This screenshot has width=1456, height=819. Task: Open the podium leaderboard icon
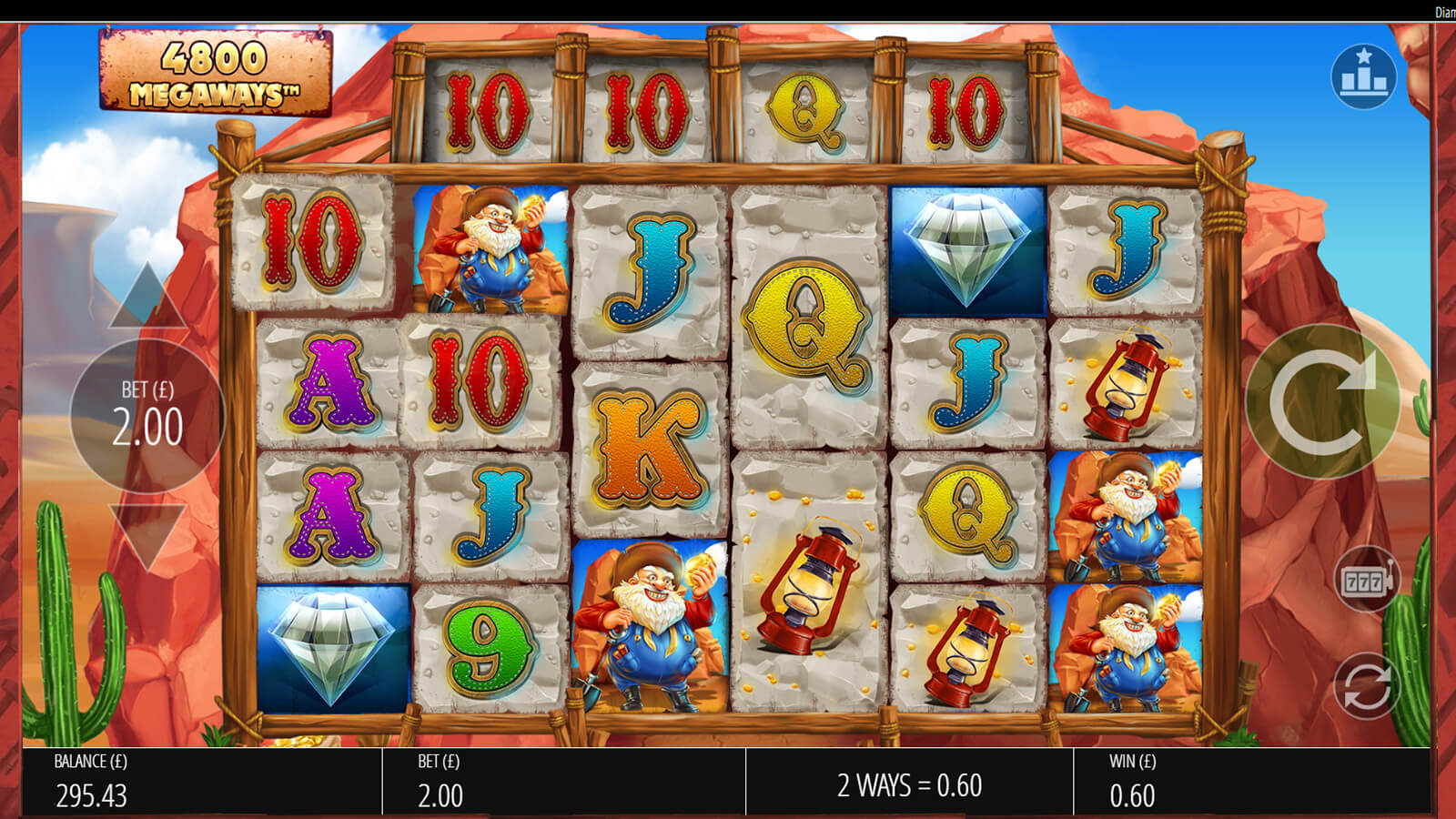pos(1362,76)
